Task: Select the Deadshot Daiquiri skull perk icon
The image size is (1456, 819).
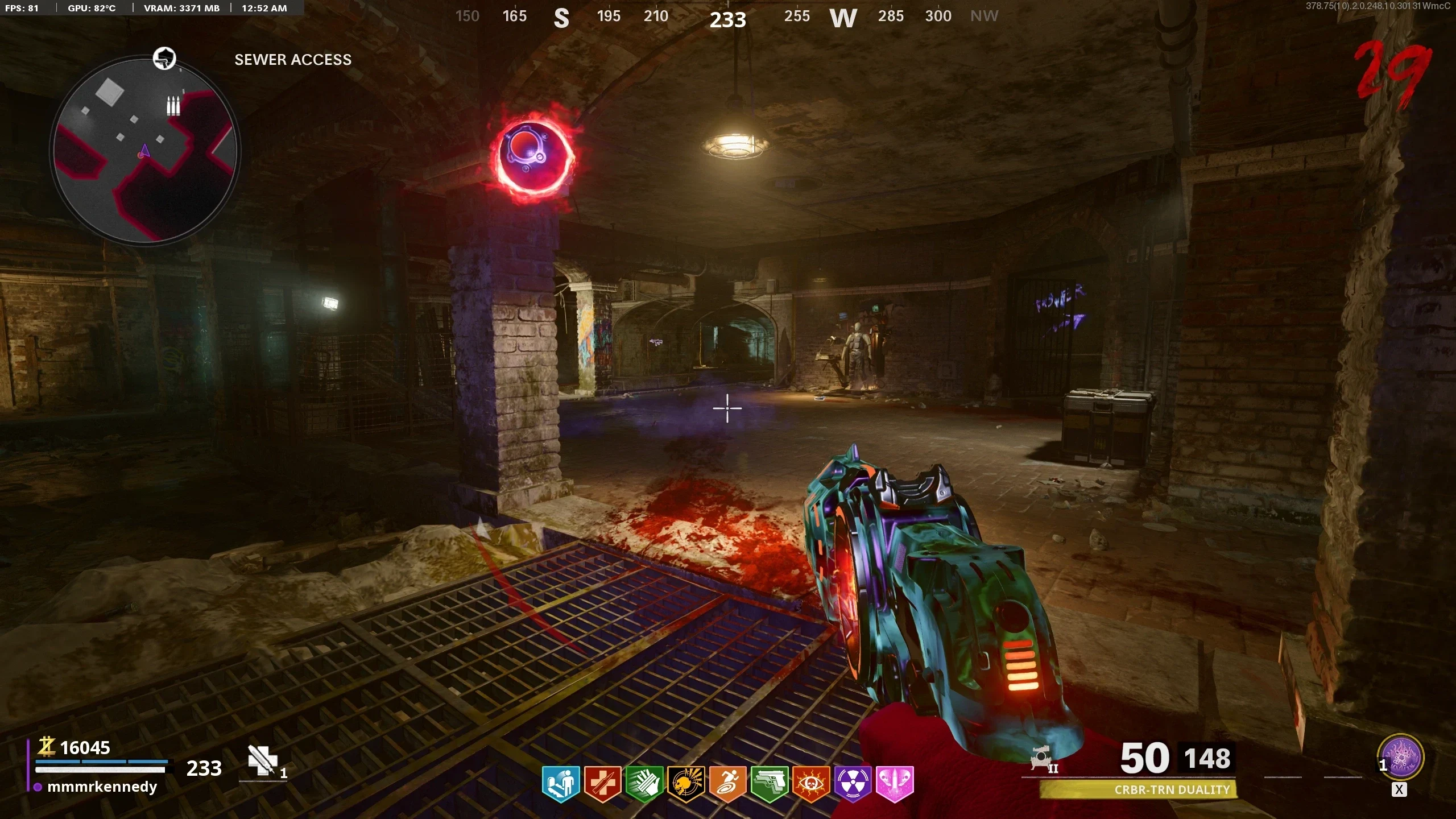Action: (686, 784)
